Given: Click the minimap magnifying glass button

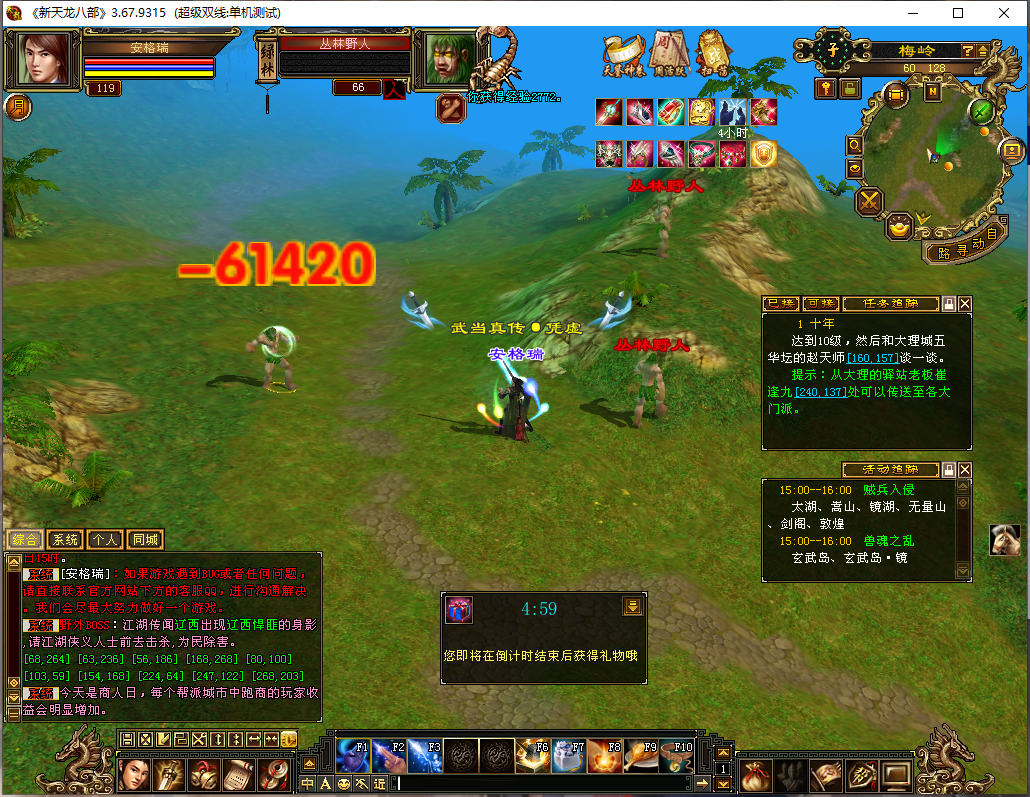Looking at the screenshot, I should pos(855,145).
